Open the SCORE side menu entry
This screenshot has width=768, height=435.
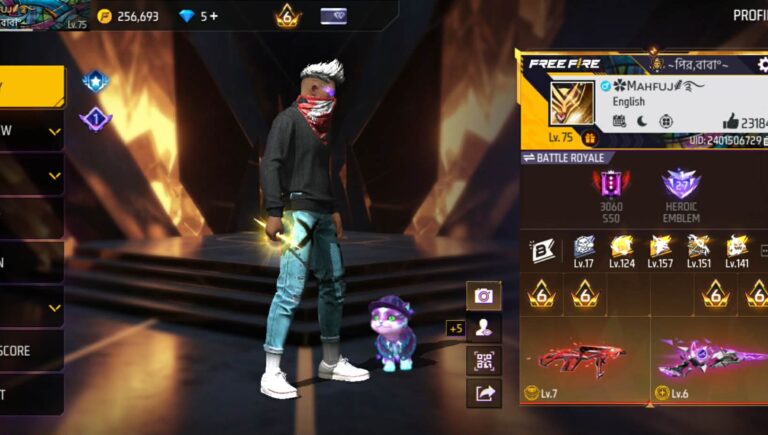pyautogui.click(x=30, y=351)
